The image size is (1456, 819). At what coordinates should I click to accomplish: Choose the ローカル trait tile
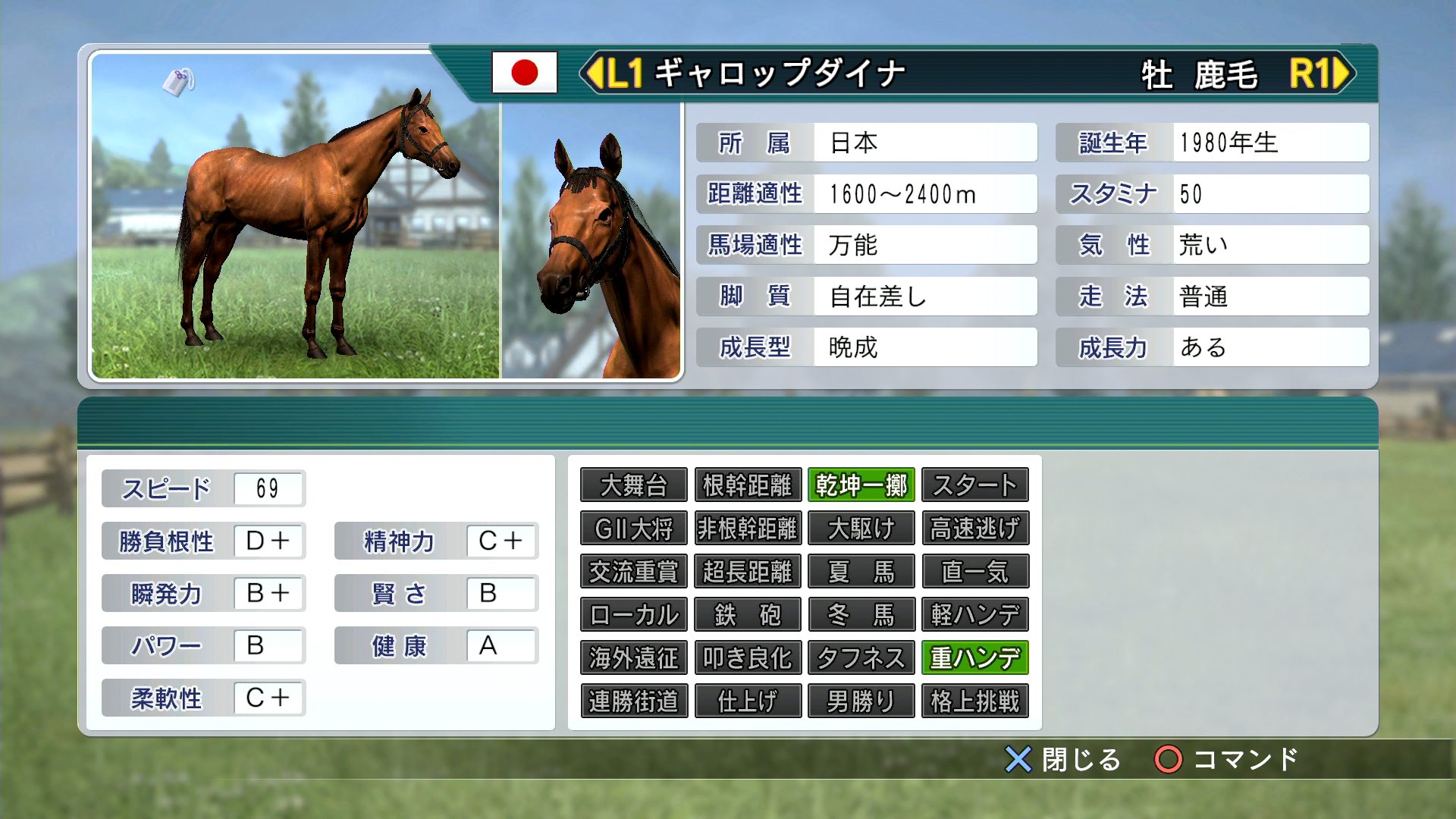[633, 615]
